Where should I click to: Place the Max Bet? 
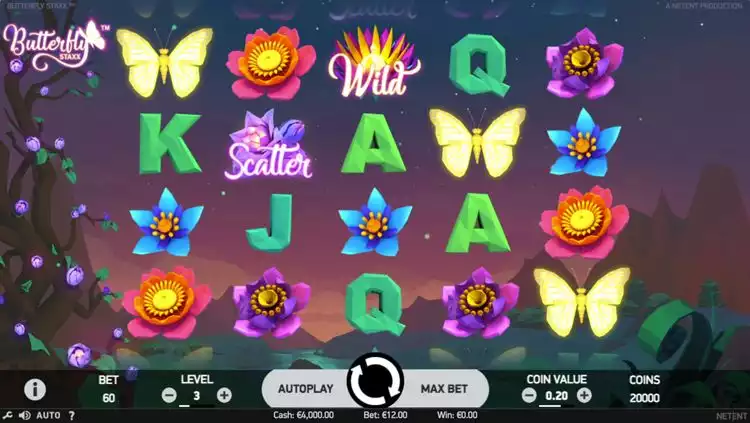pos(445,387)
